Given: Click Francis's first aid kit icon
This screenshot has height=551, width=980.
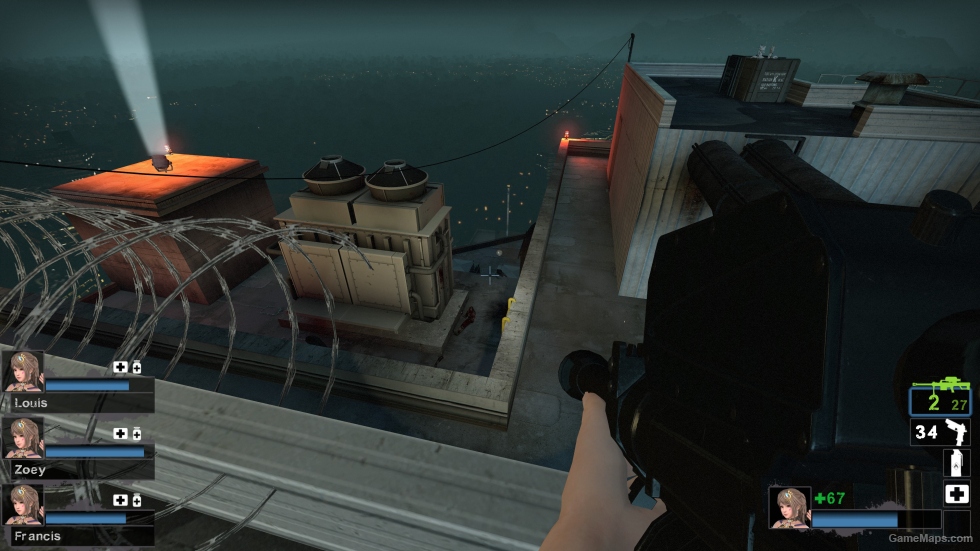Looking at the screenshot, I should [x=120, y=499].
